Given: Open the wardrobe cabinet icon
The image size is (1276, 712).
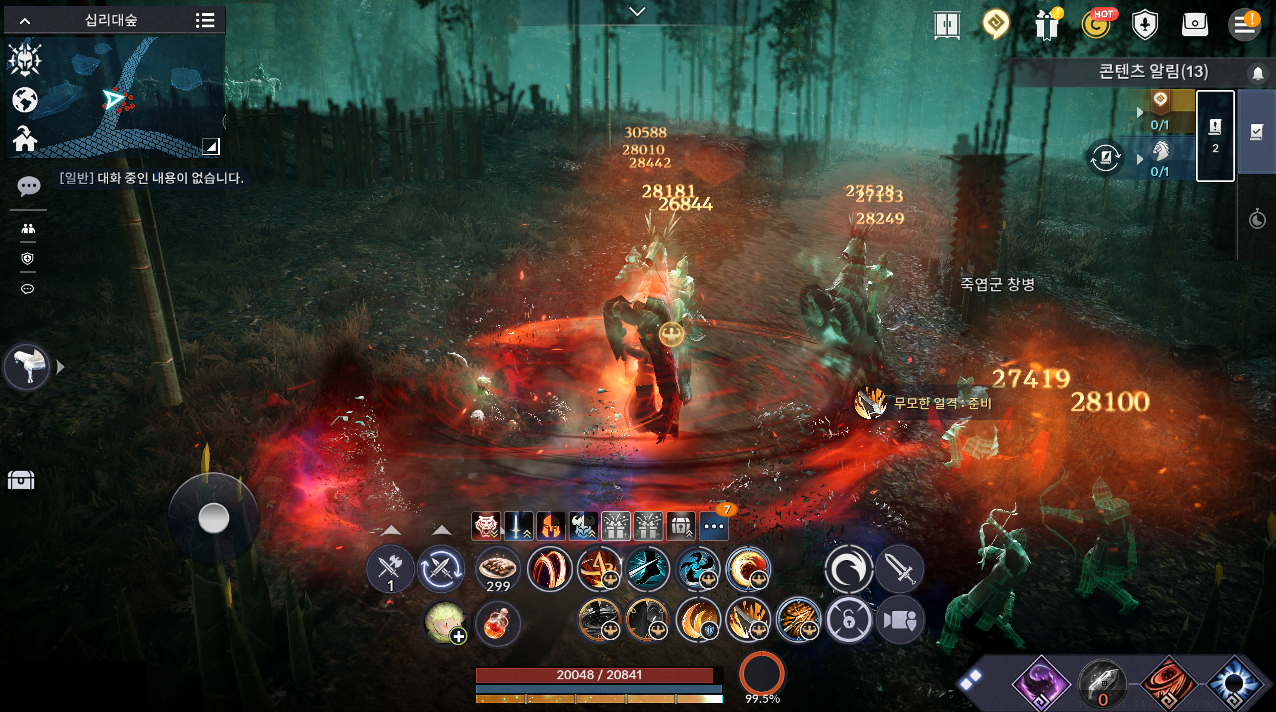Looking at the screenshot, I should [946, 25].
